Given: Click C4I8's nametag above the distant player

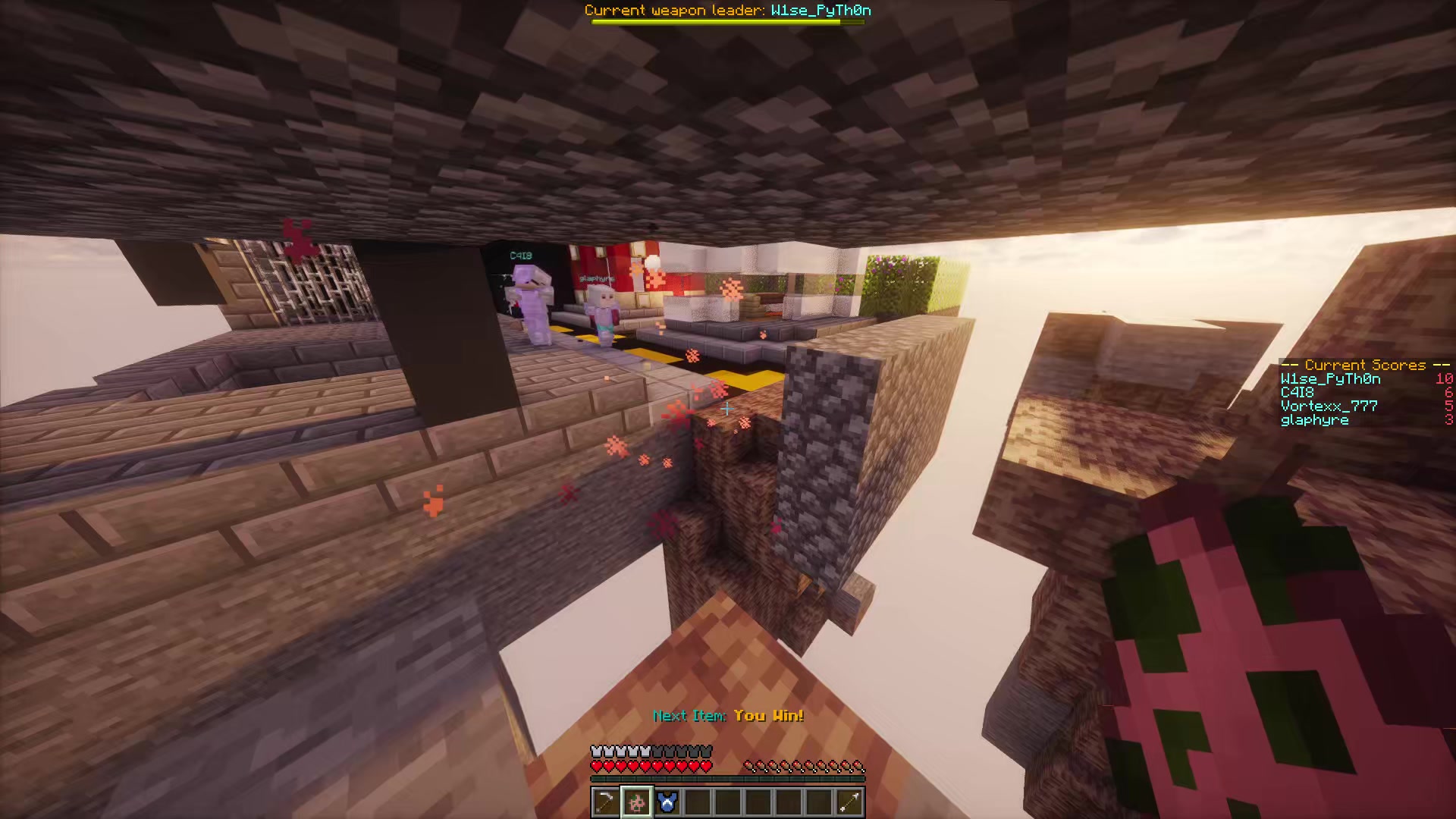Looking at the screenshot, I should pos(520,255).
